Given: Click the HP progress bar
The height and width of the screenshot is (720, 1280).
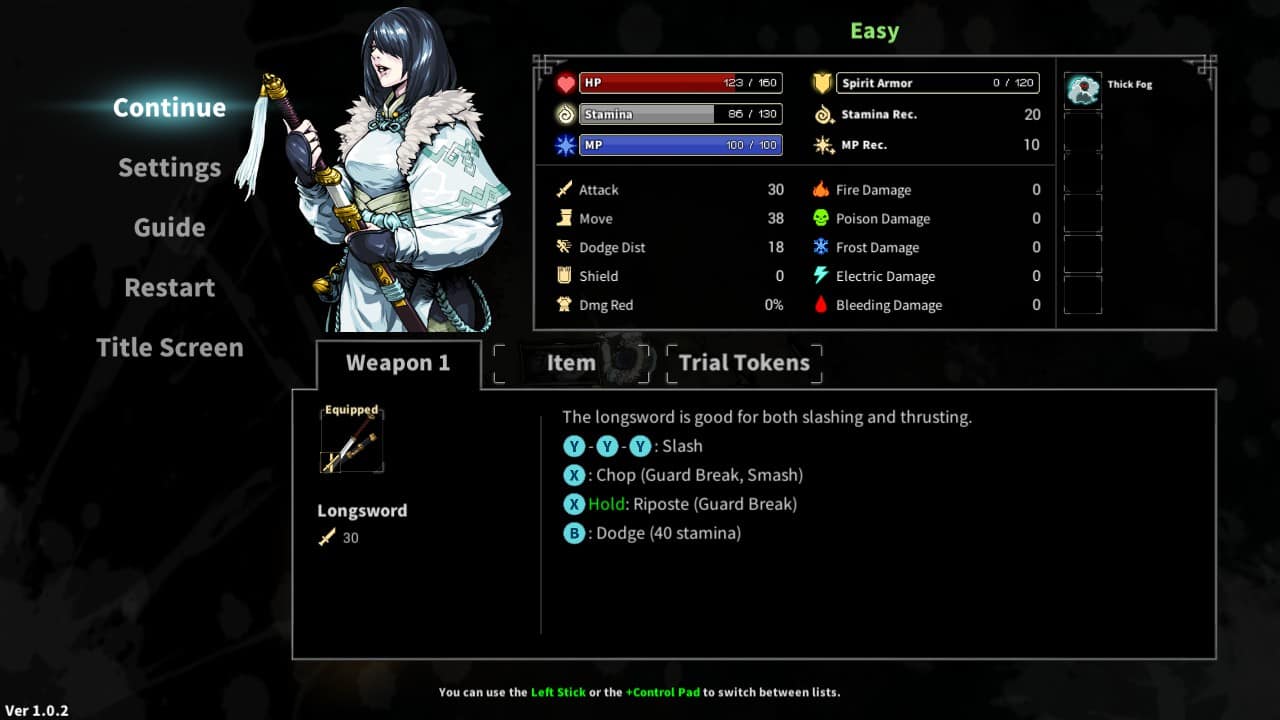Looking at the screenshot, I should [x=681, y=82].
